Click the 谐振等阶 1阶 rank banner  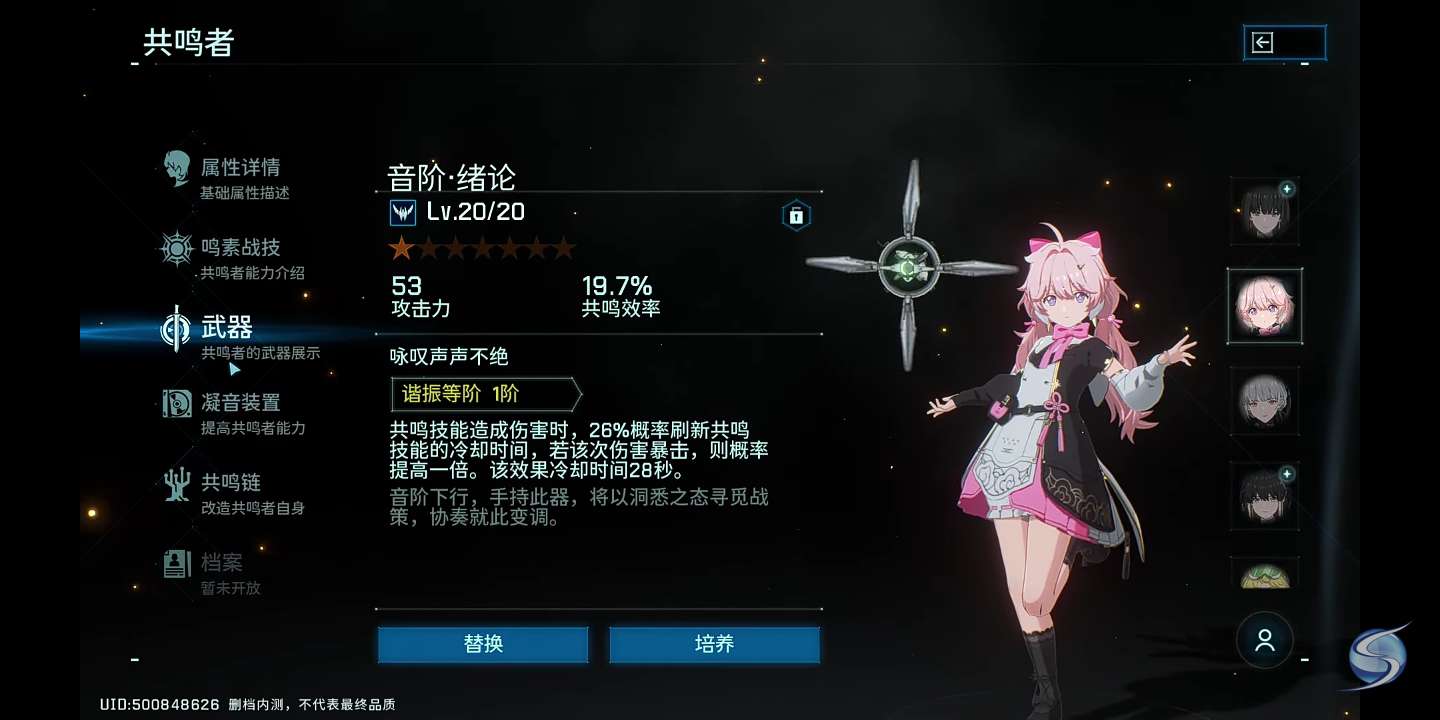pos(485,394)
